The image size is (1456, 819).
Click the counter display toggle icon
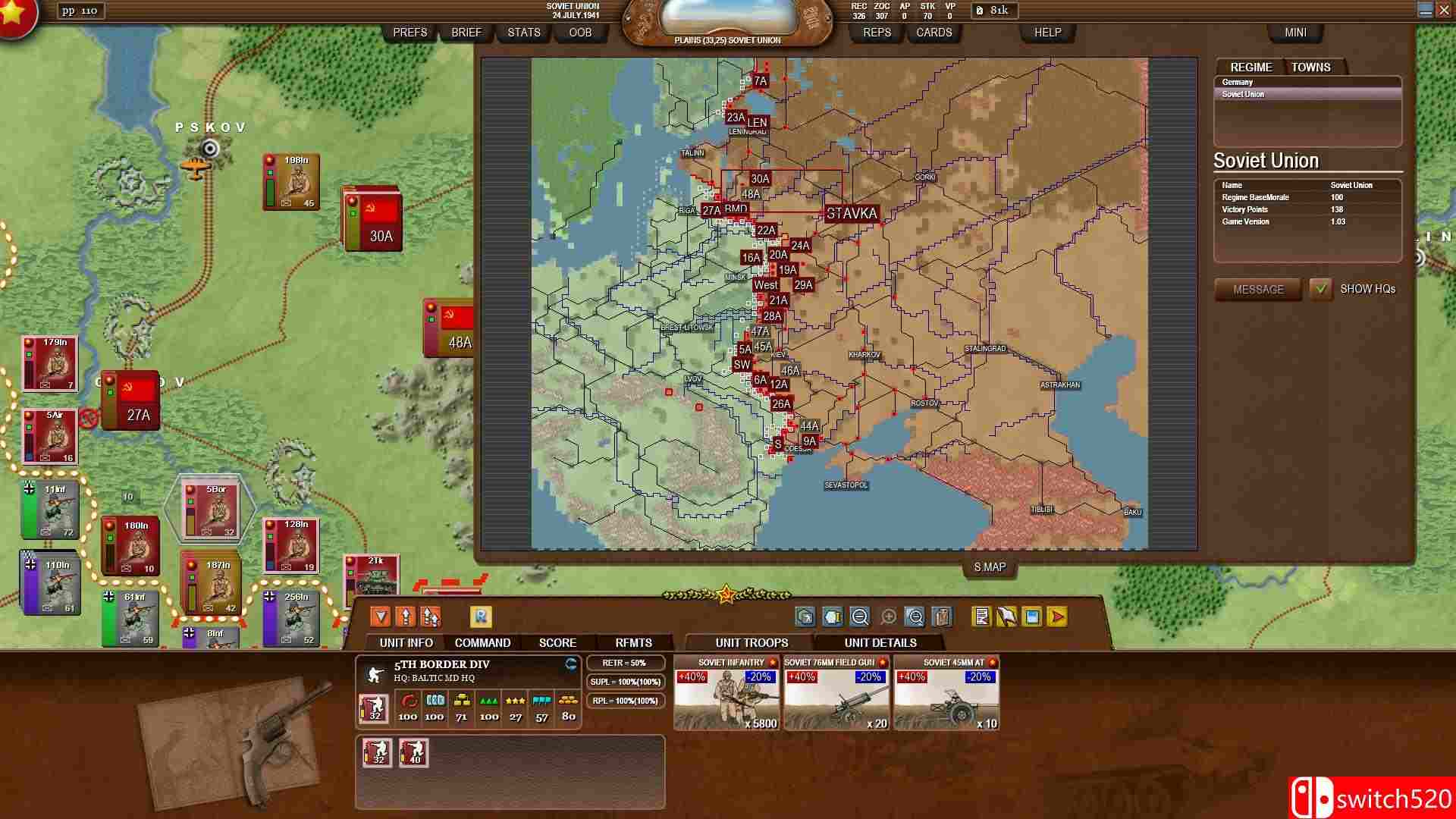834,617
